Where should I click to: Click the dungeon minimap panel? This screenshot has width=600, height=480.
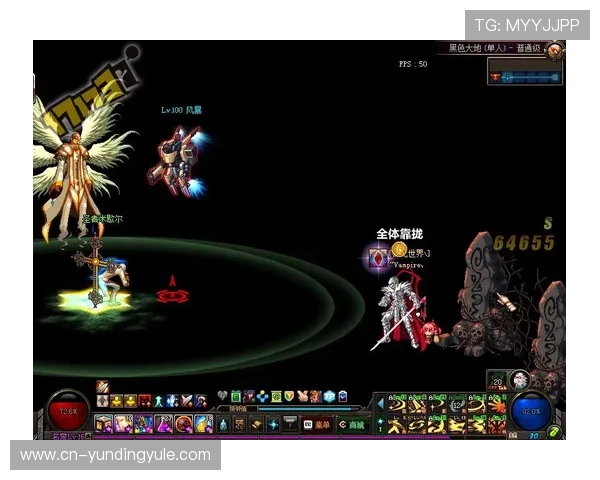click(525, 72)
